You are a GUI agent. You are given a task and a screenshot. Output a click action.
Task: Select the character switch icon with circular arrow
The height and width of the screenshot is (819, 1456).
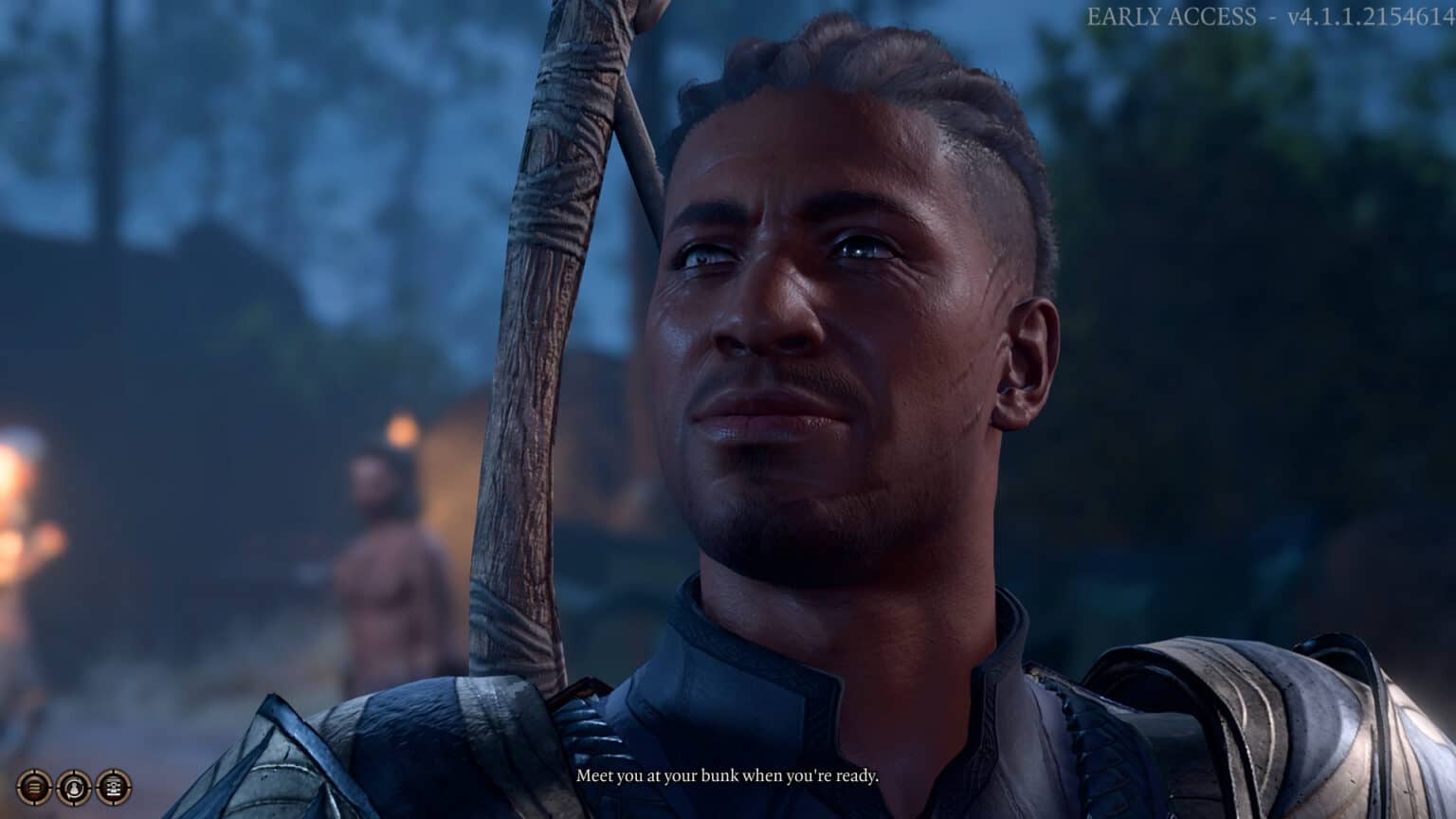[74, 787]
